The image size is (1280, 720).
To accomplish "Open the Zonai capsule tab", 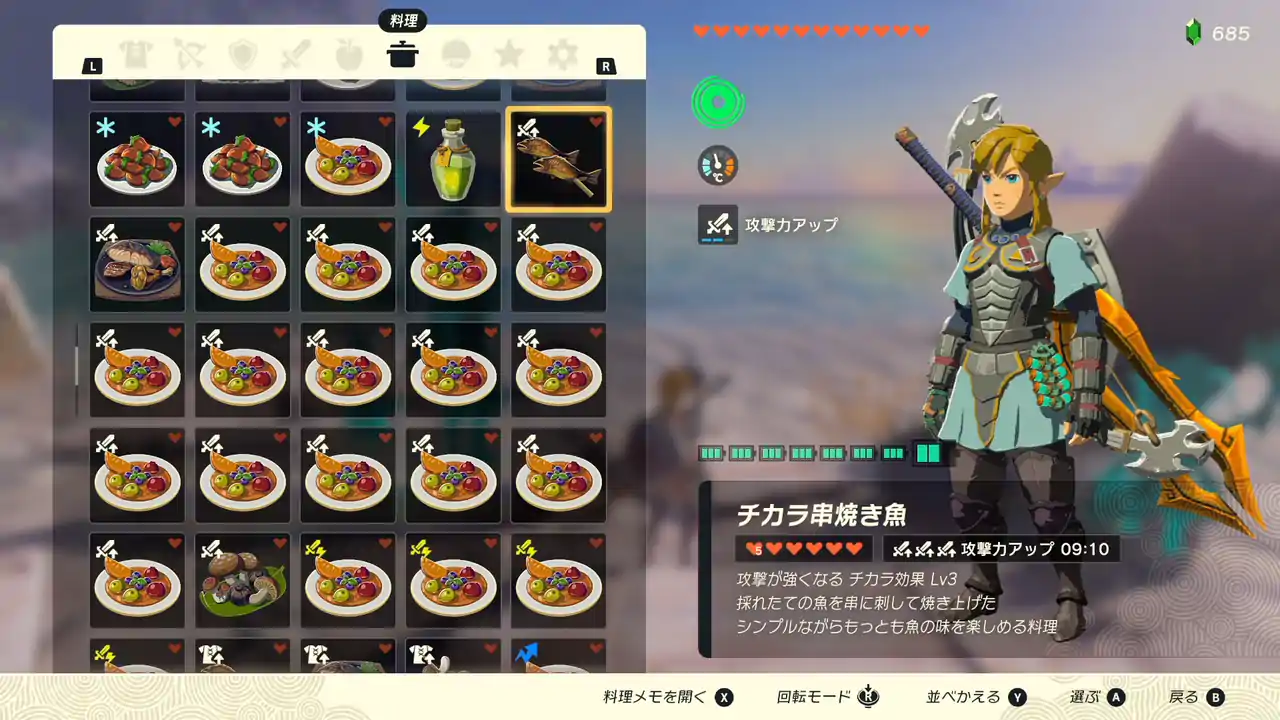I will click(457, 54).
